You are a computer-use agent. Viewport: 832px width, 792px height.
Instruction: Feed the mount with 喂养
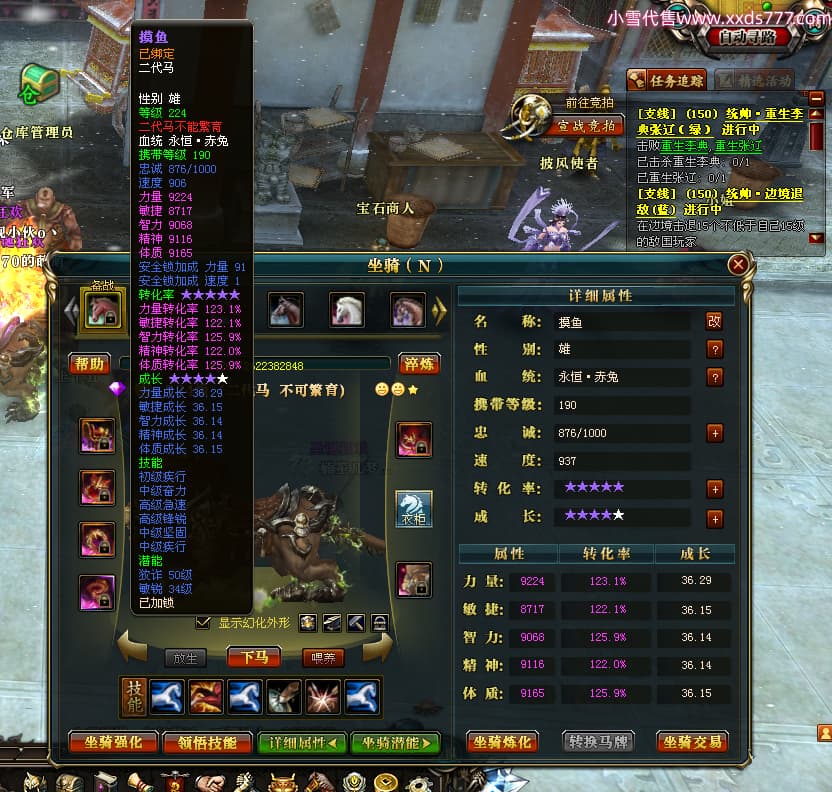[323, 657]
